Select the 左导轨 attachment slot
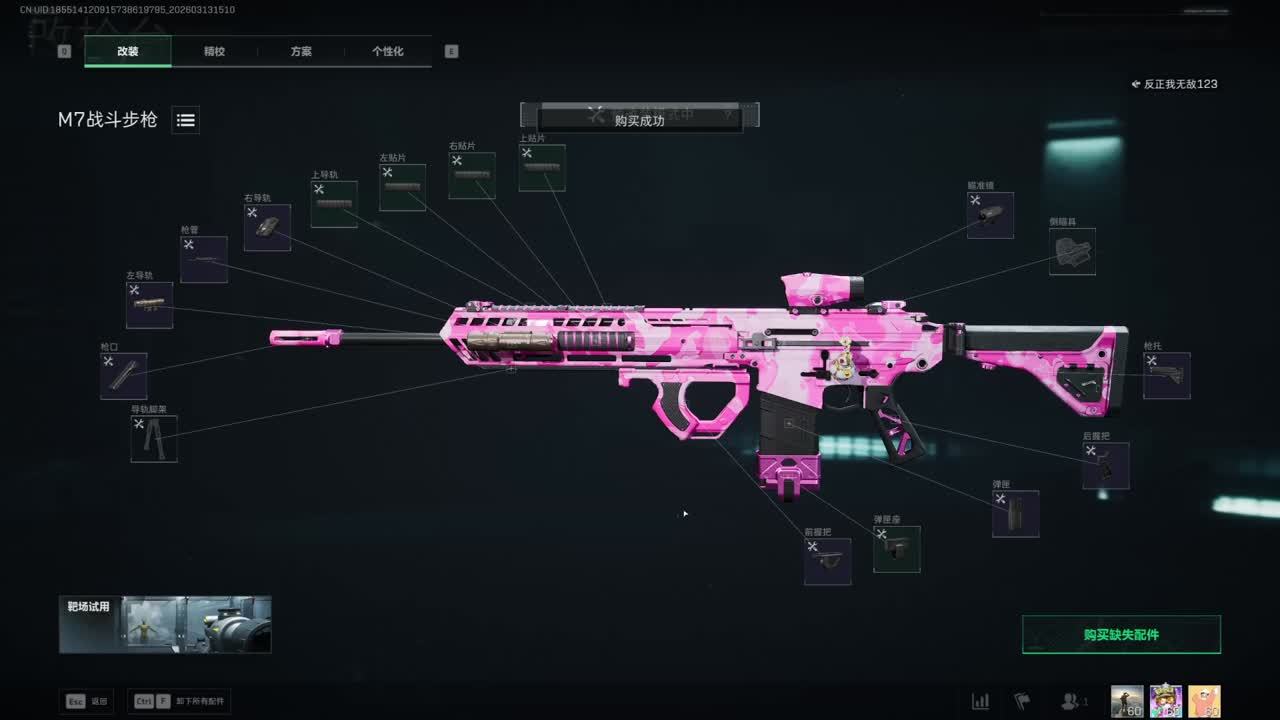Screen dimensions: 1280x720 149,305
